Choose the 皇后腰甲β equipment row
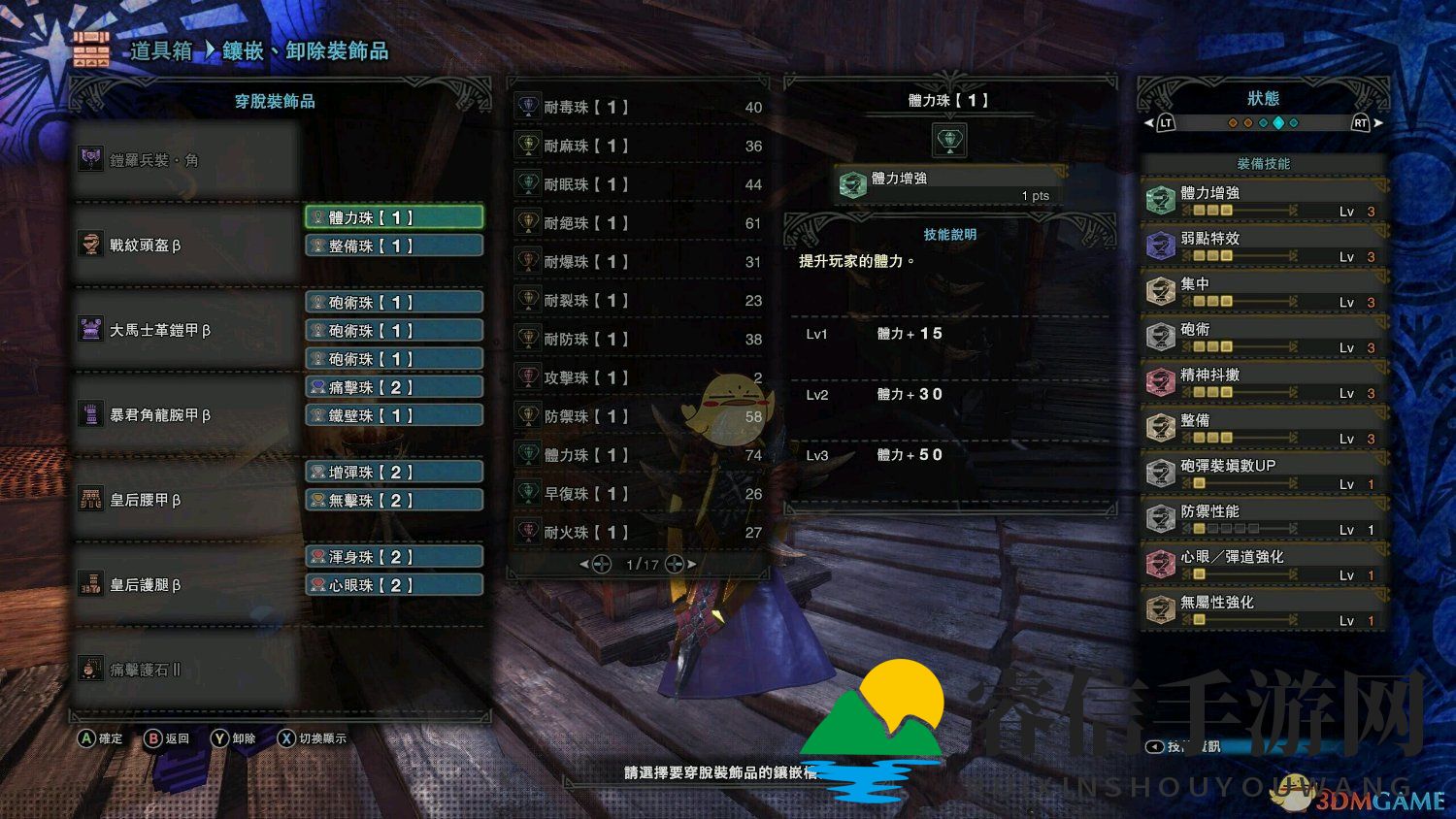 point(184,500)
